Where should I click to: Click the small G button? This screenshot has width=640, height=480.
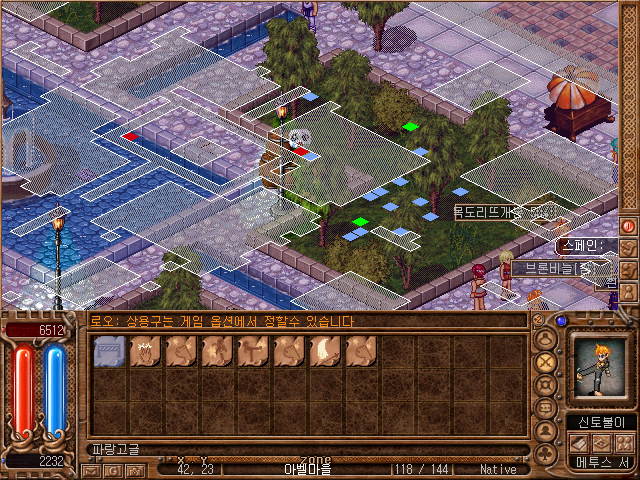(110, 469)
